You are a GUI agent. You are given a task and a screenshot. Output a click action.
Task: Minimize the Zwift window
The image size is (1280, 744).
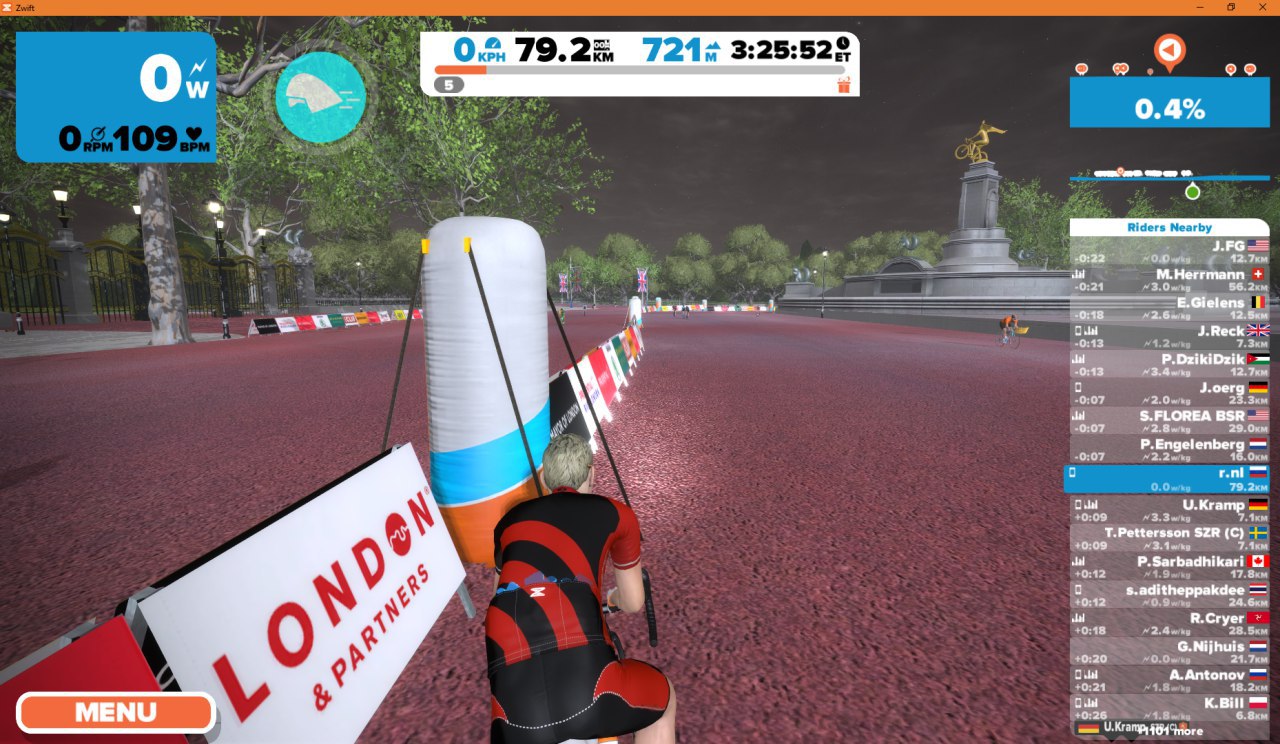(x=1199, y=7)
